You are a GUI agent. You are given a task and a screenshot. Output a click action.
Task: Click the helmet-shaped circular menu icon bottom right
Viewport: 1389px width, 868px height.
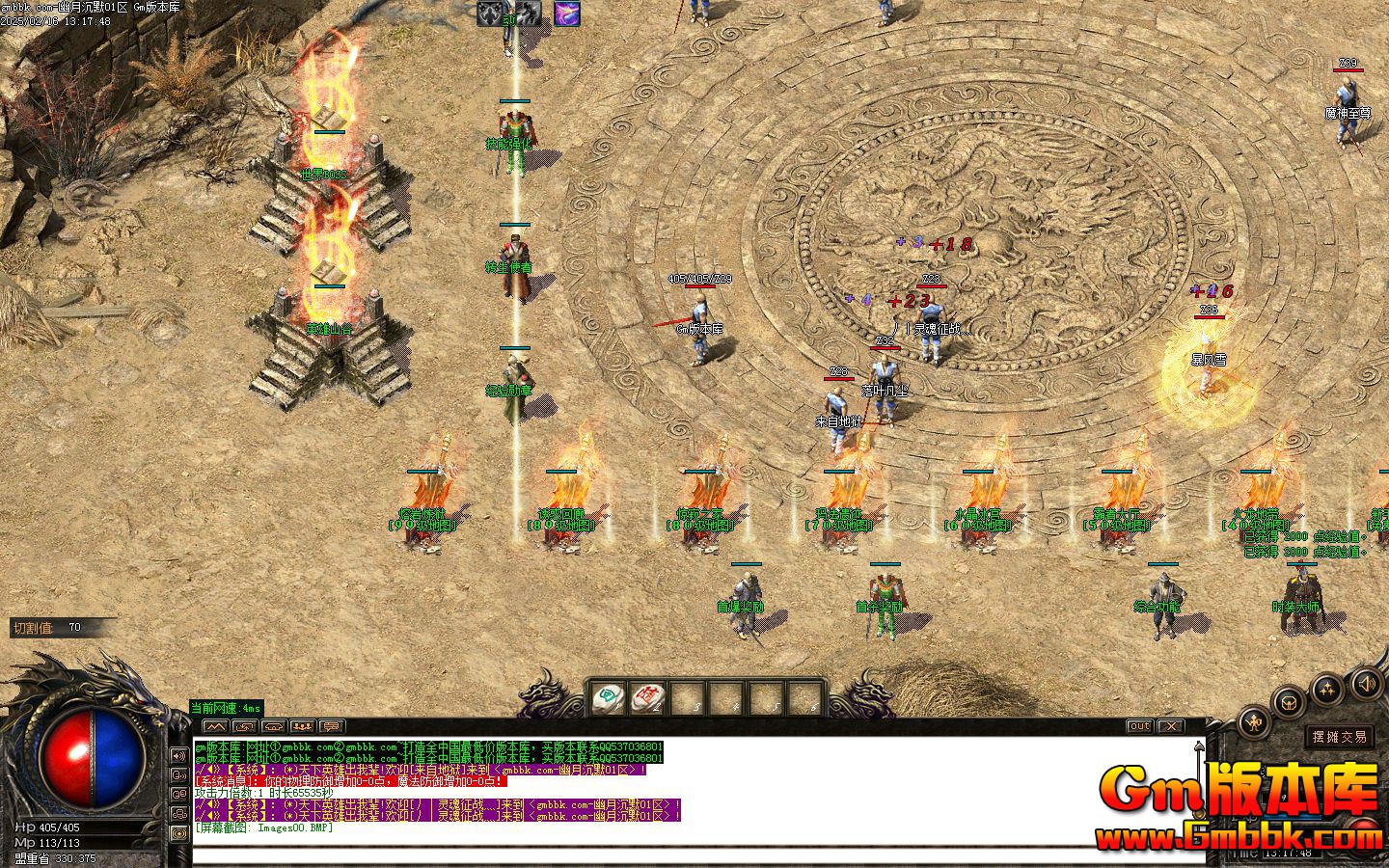pos(1288,701)
